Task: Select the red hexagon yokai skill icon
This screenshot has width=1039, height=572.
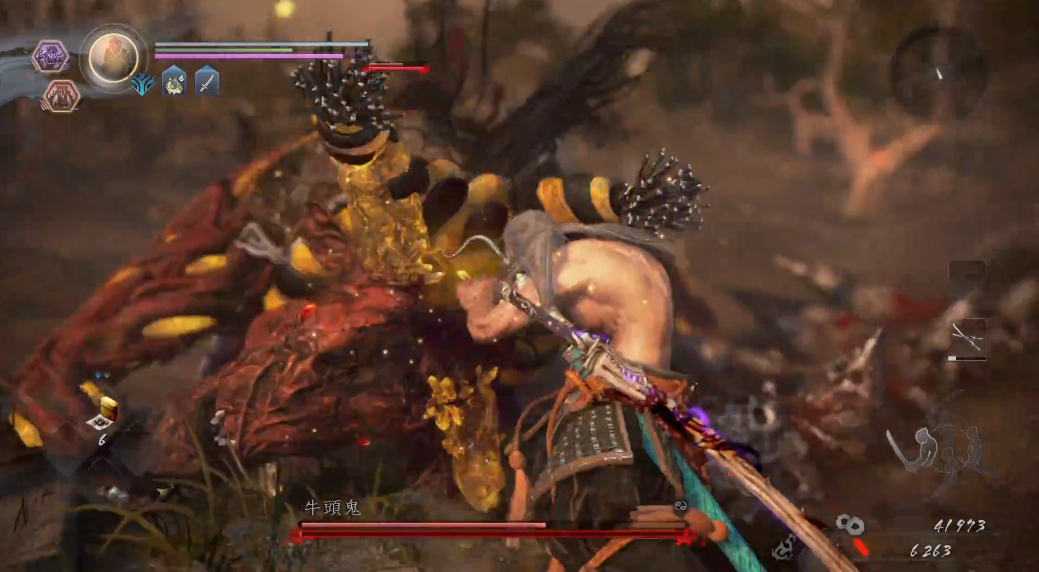Action: pos(61,96)
